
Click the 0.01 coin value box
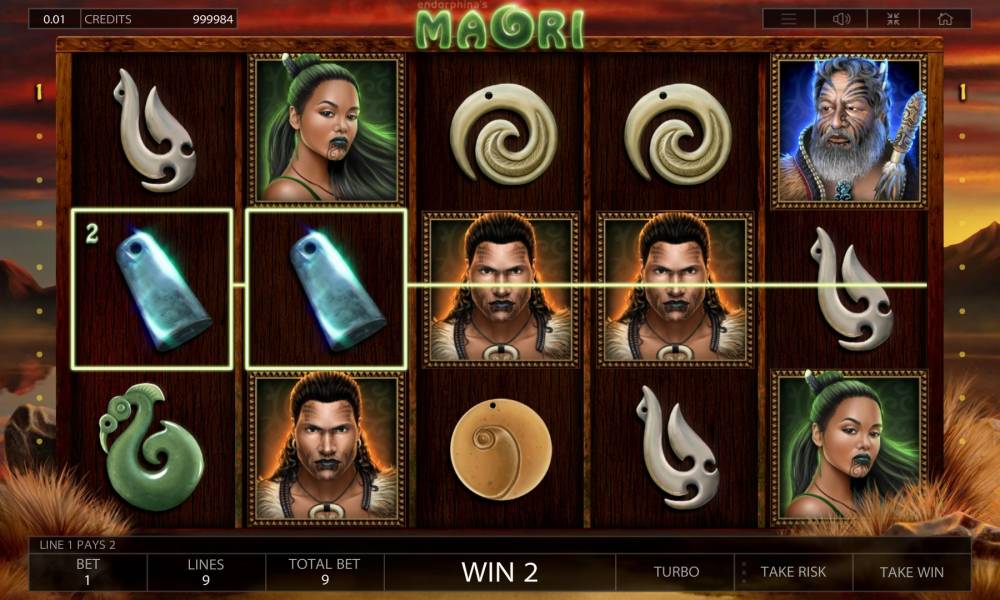tap(54, 19)
